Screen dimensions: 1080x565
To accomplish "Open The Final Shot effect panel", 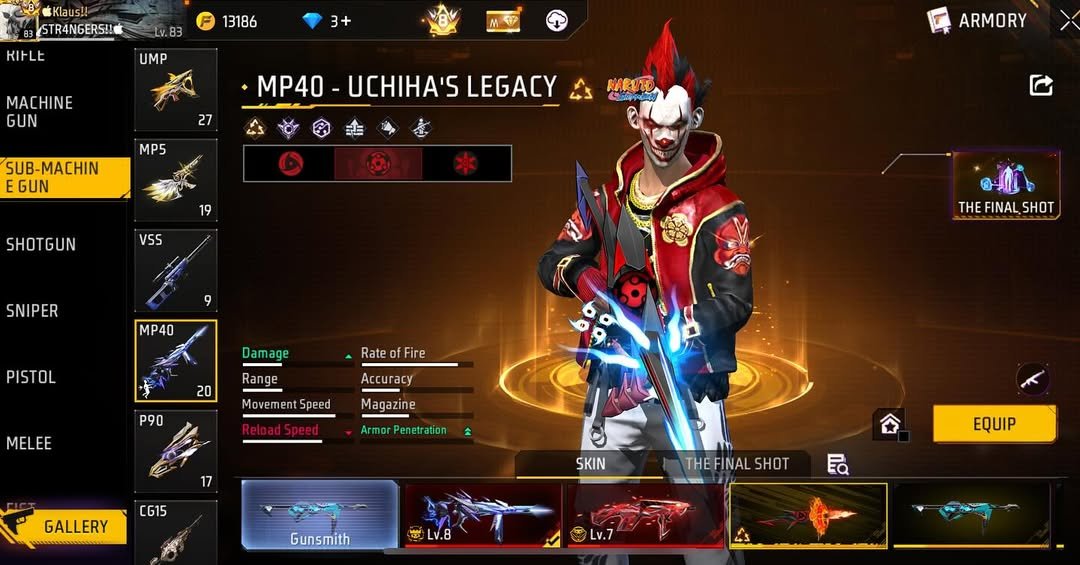I will pyautogui.click(x=1006, y=185).
